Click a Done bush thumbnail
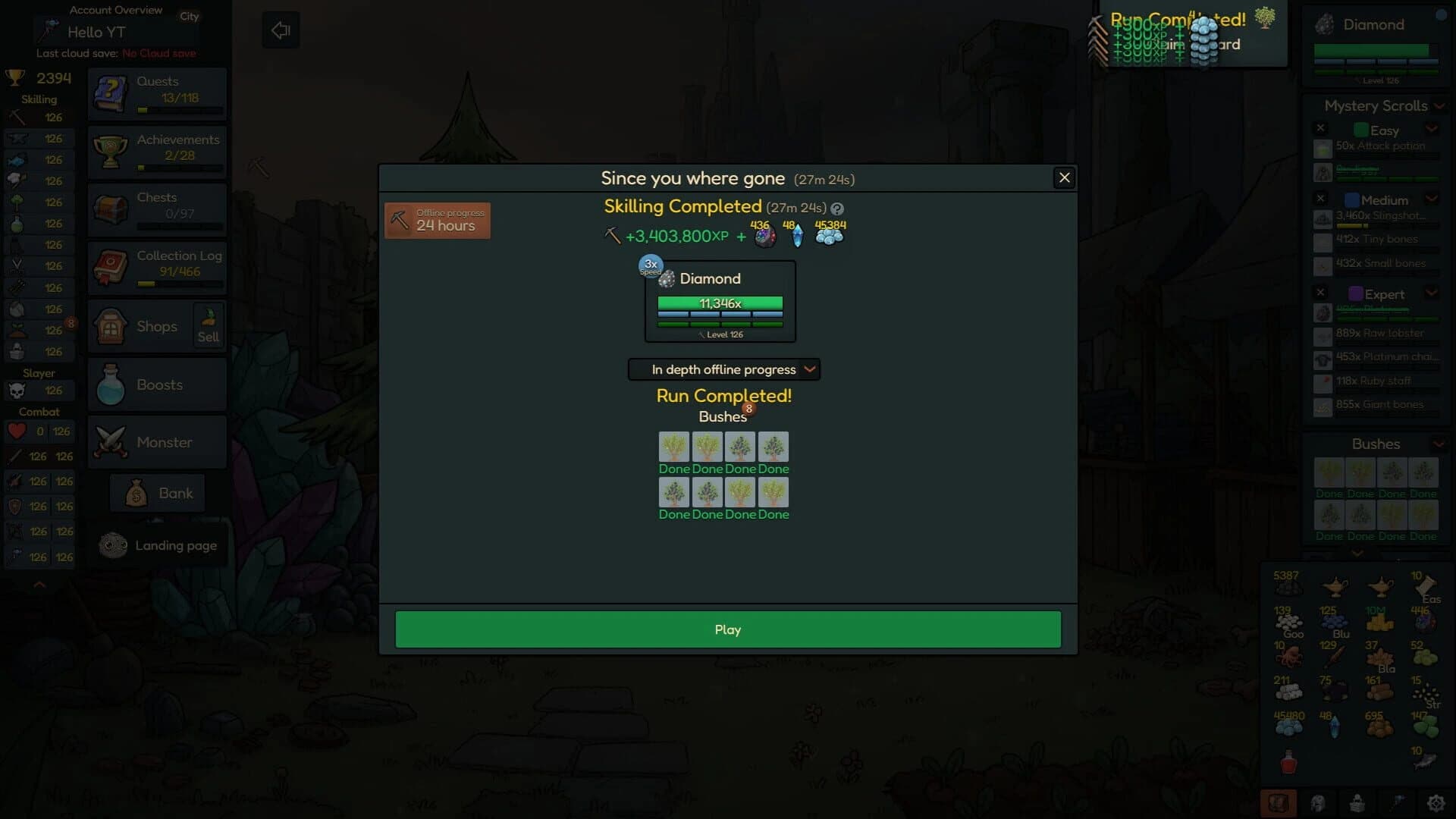Image resolution: width=1456 pixels, height=819 pixels. [674, 447]
